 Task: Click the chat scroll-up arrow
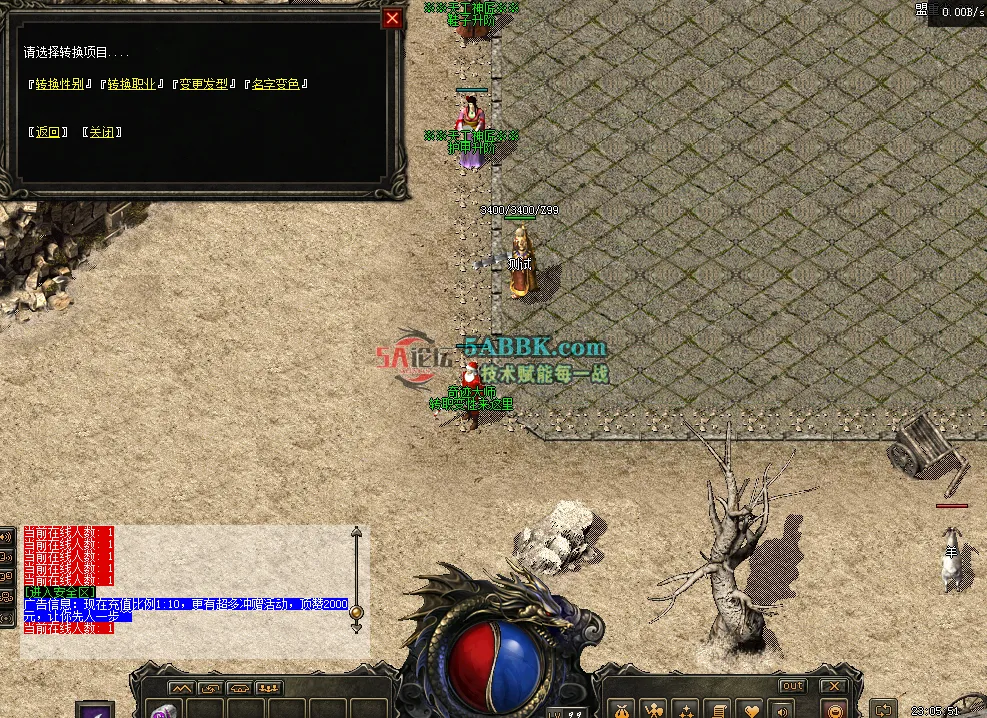(x=355, y=533)
